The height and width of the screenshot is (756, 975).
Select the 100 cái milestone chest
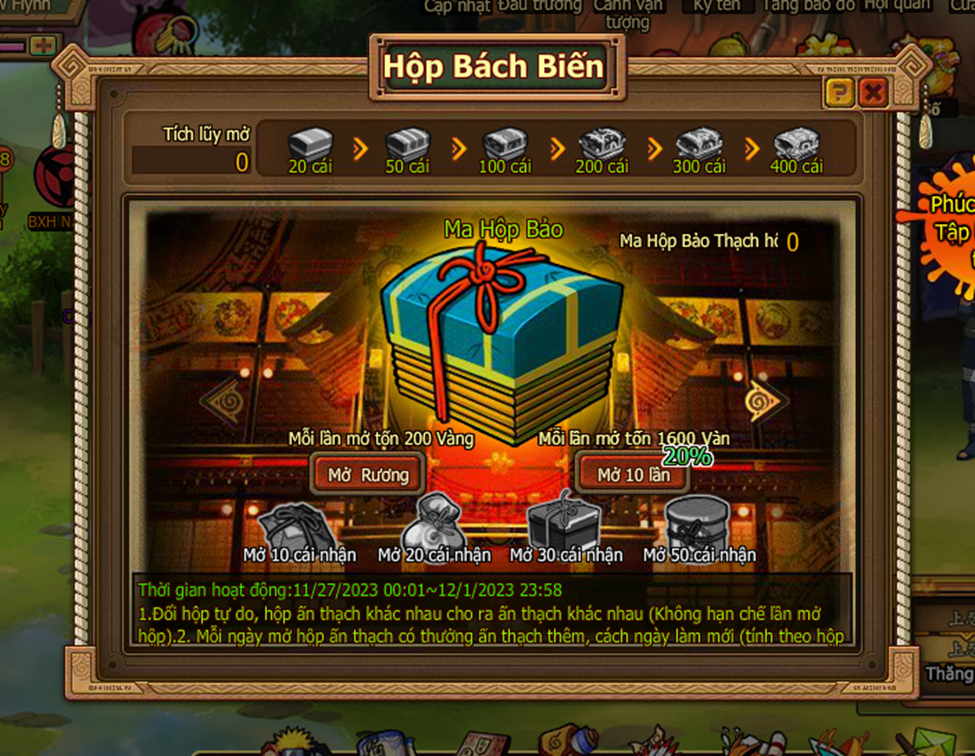click(x=505, y=145)
